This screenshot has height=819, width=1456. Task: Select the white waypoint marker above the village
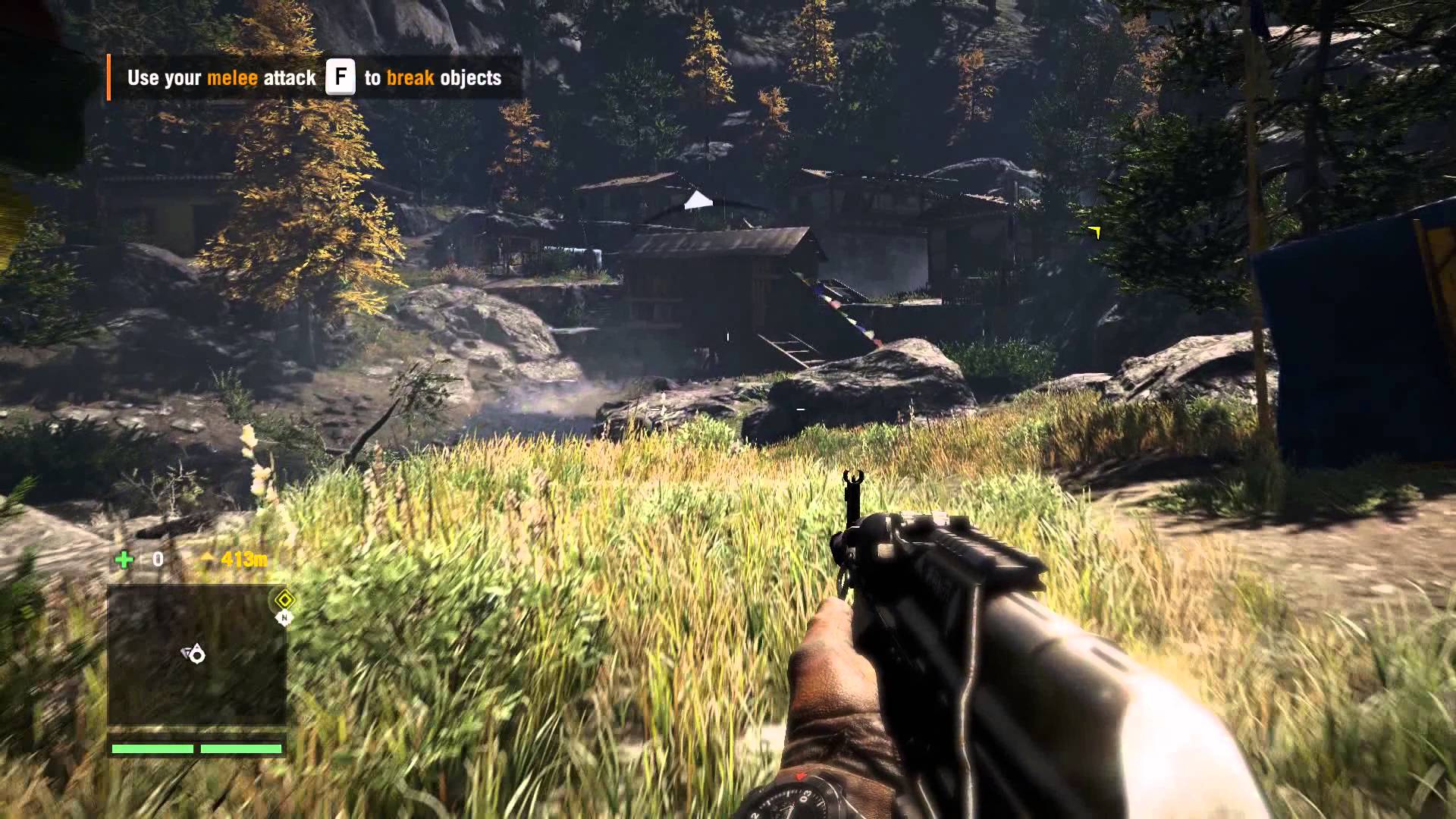tap(698, 200)
